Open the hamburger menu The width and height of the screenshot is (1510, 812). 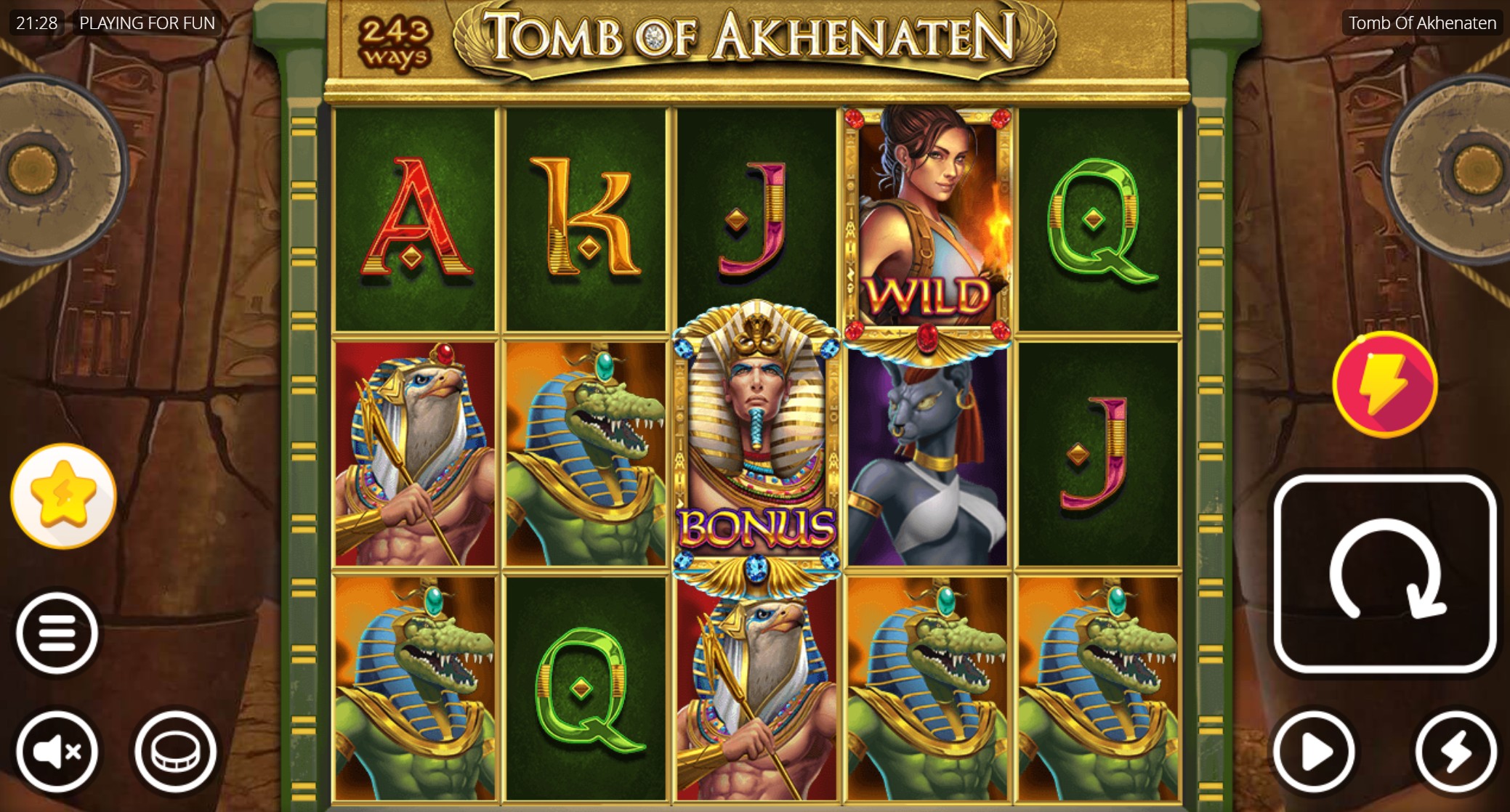[58, 629]
